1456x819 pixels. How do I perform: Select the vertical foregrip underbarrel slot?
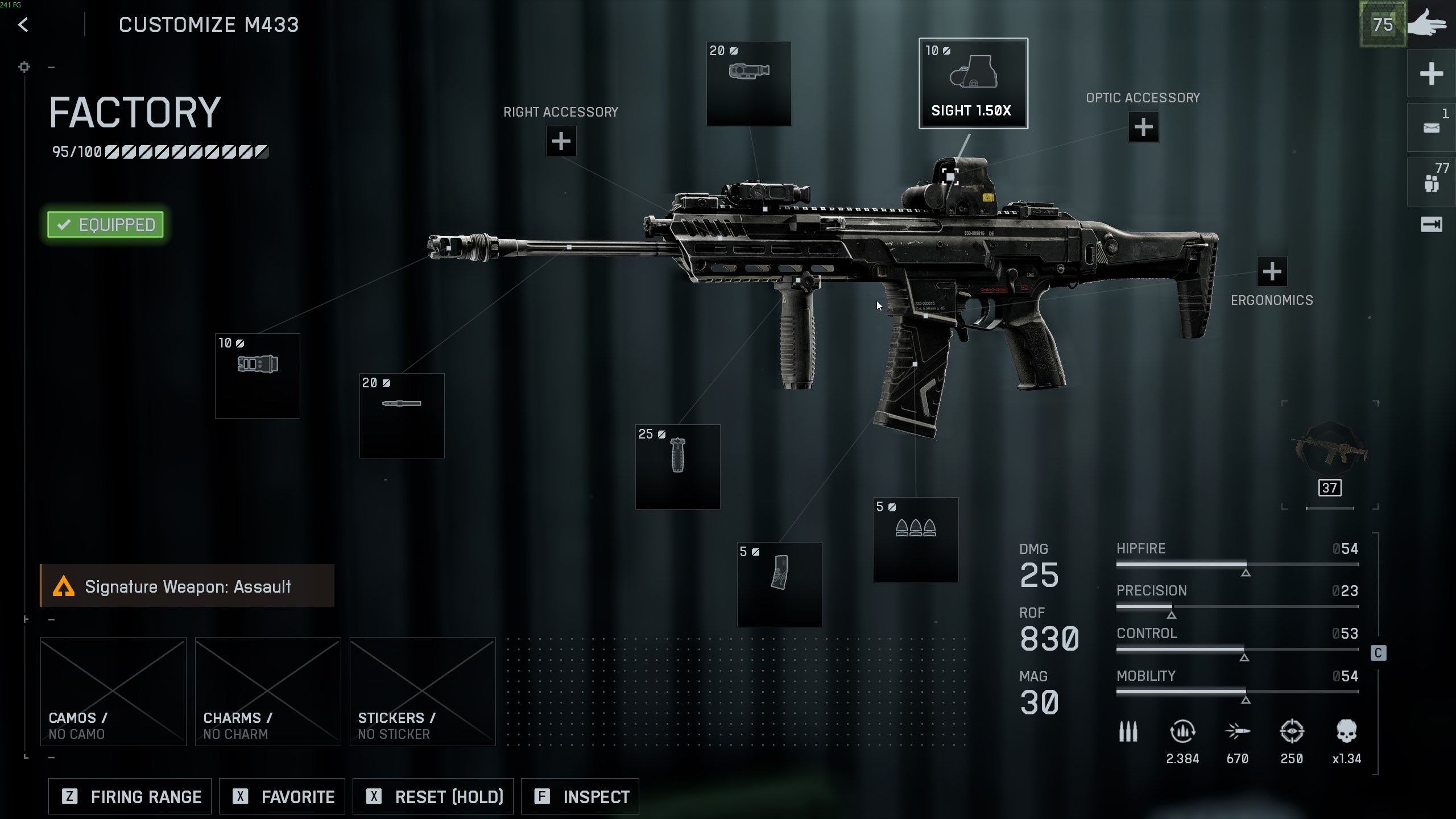pyautogui.click(x=677, y=466)
